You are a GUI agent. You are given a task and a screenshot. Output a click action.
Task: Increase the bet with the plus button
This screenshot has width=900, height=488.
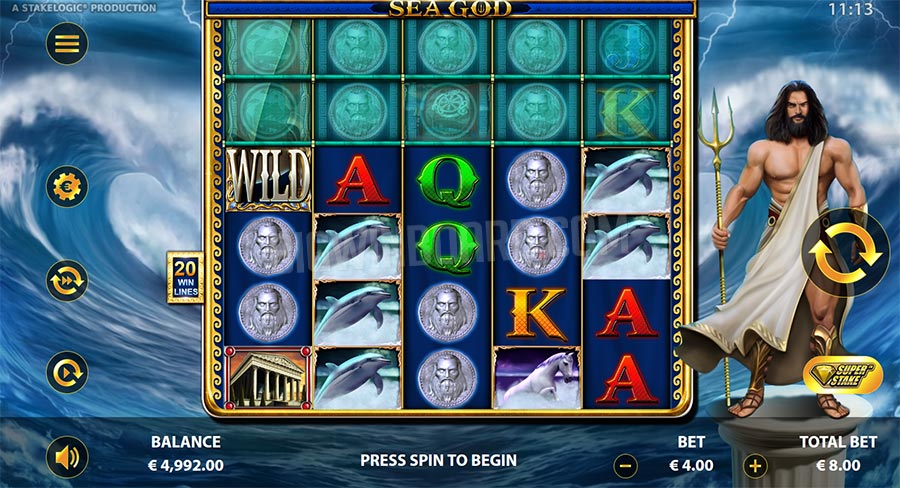tap(756, 465)
